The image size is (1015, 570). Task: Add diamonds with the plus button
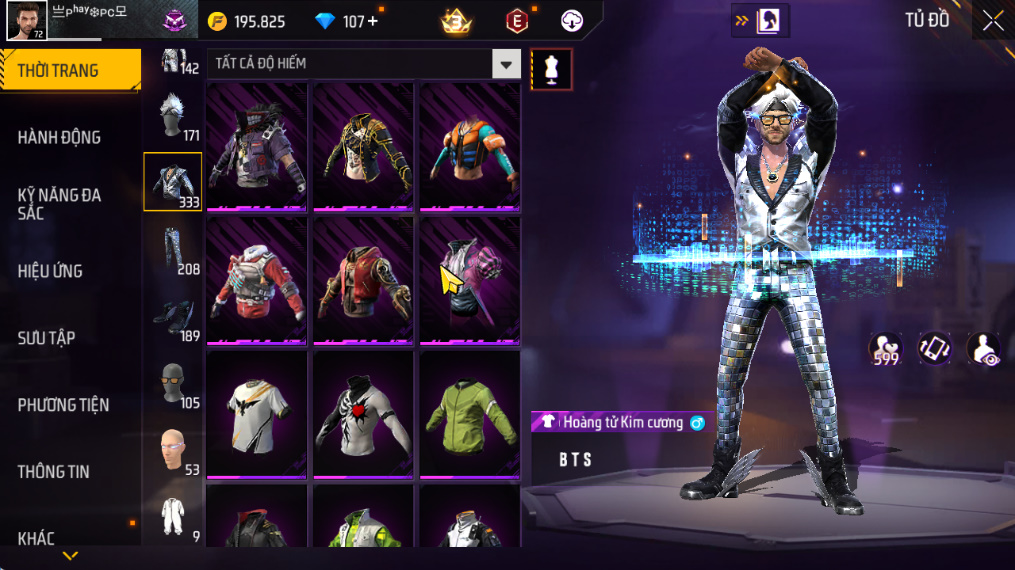[373, 21]
